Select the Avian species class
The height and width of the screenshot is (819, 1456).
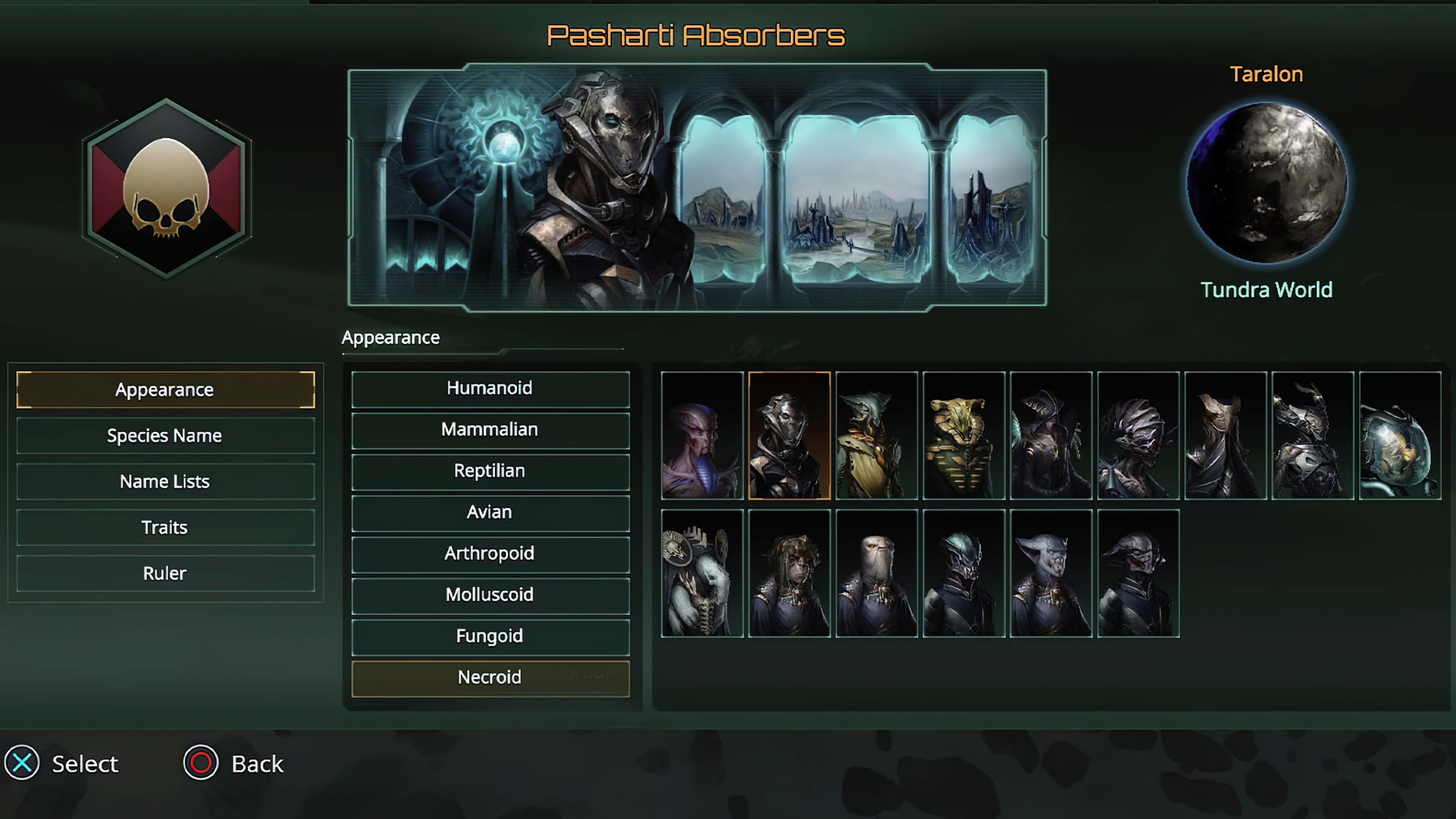(490, 512)
